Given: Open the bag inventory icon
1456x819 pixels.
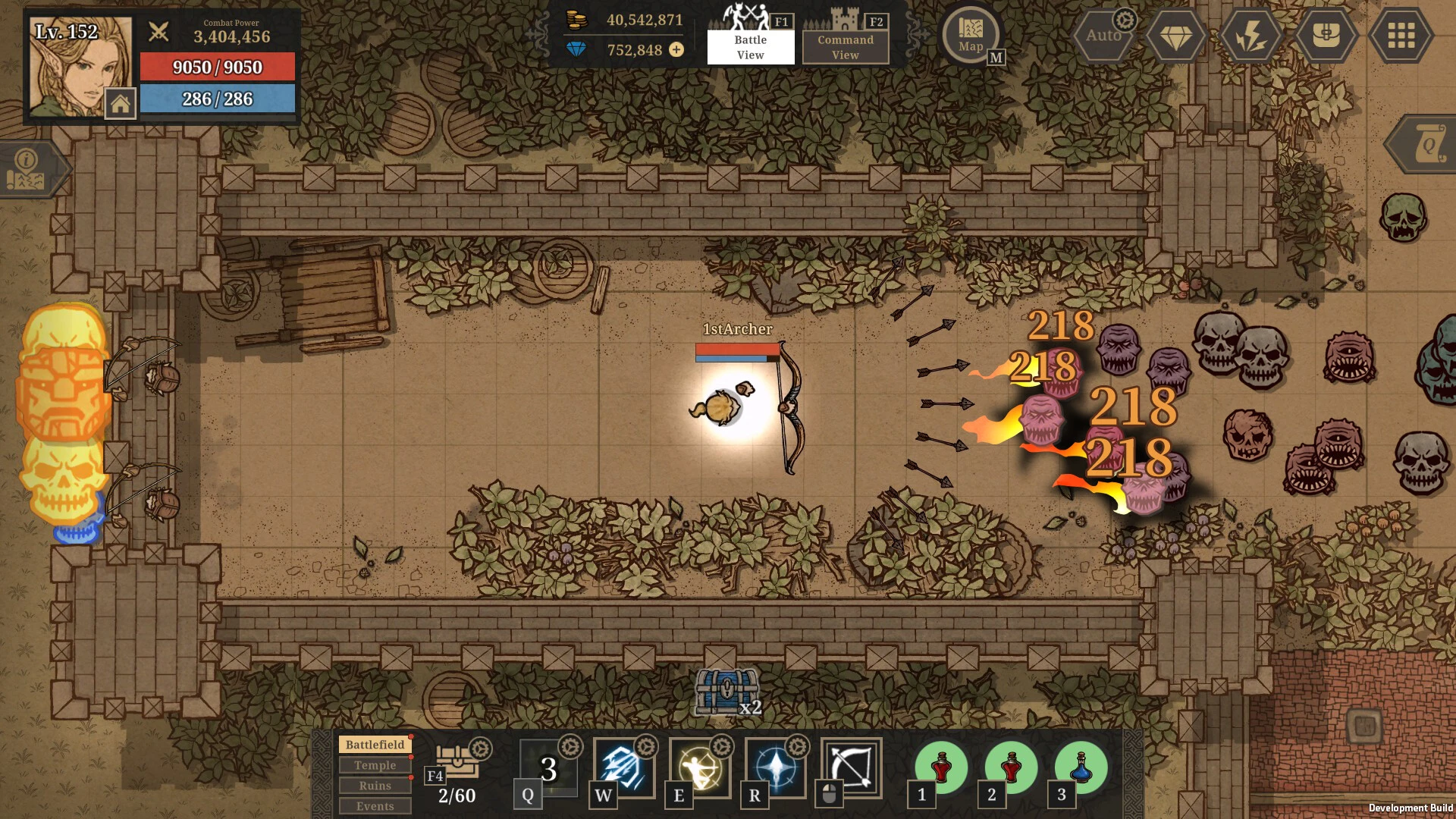Looking at the screenshot, I should [1326, 35].
